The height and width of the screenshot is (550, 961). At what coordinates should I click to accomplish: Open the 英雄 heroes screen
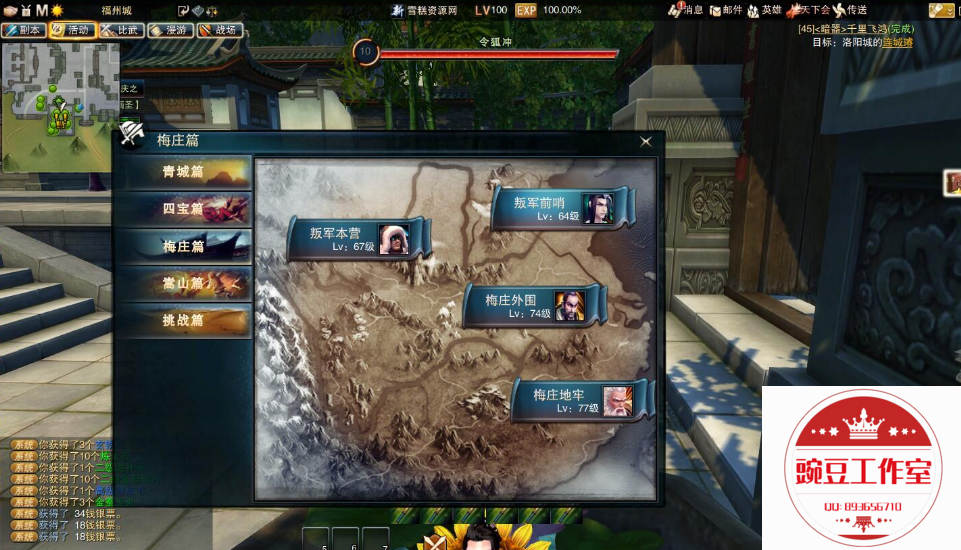[770, 10]
